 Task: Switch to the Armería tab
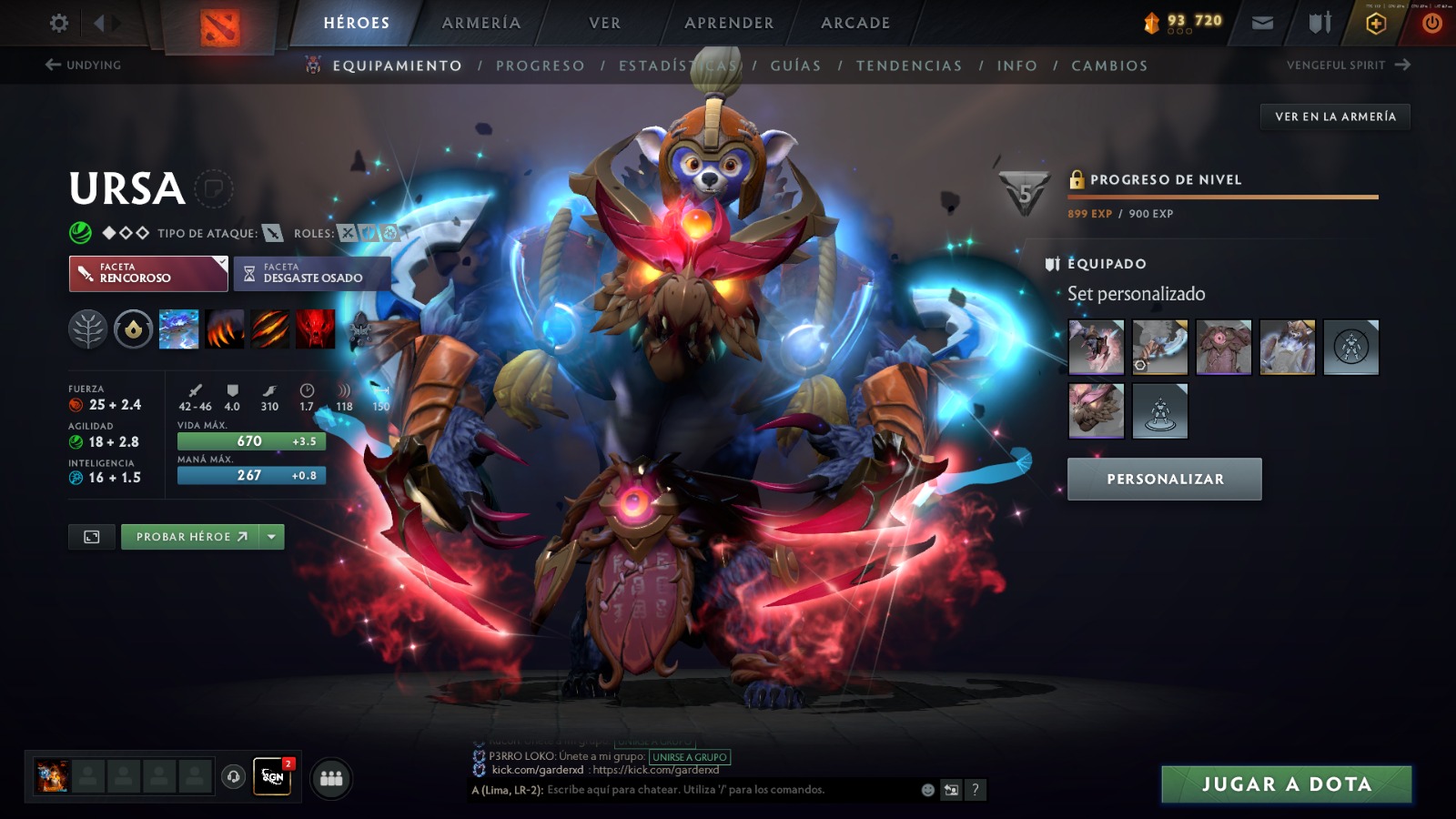click(x=481, y=23)
